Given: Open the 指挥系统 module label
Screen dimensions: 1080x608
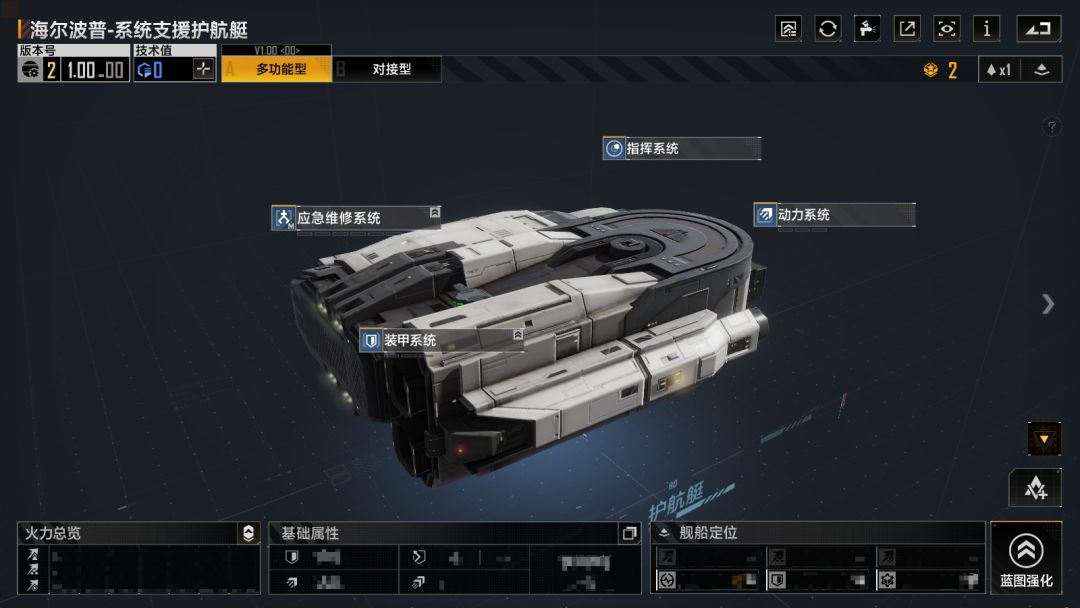Looking at the screenshot, I should tap(682, 149).
